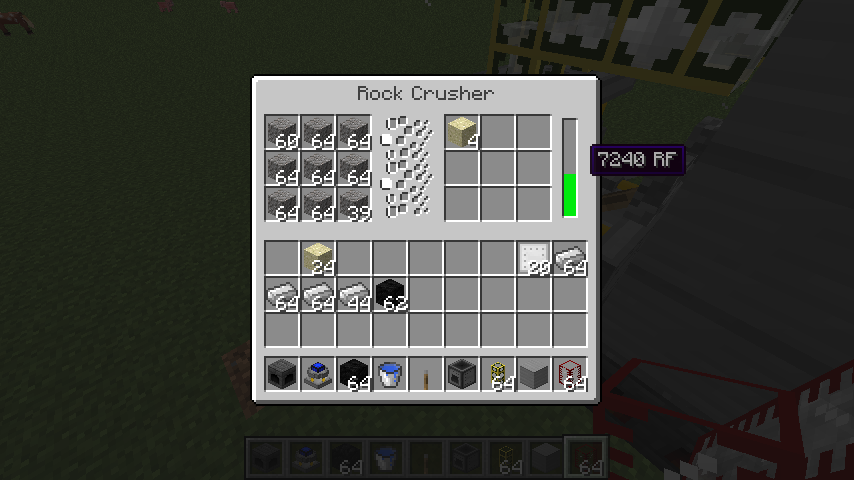Viewport: 854px width, 480px height.
Task: Take the sand stack from the crusher output
Action: (462, 132)
